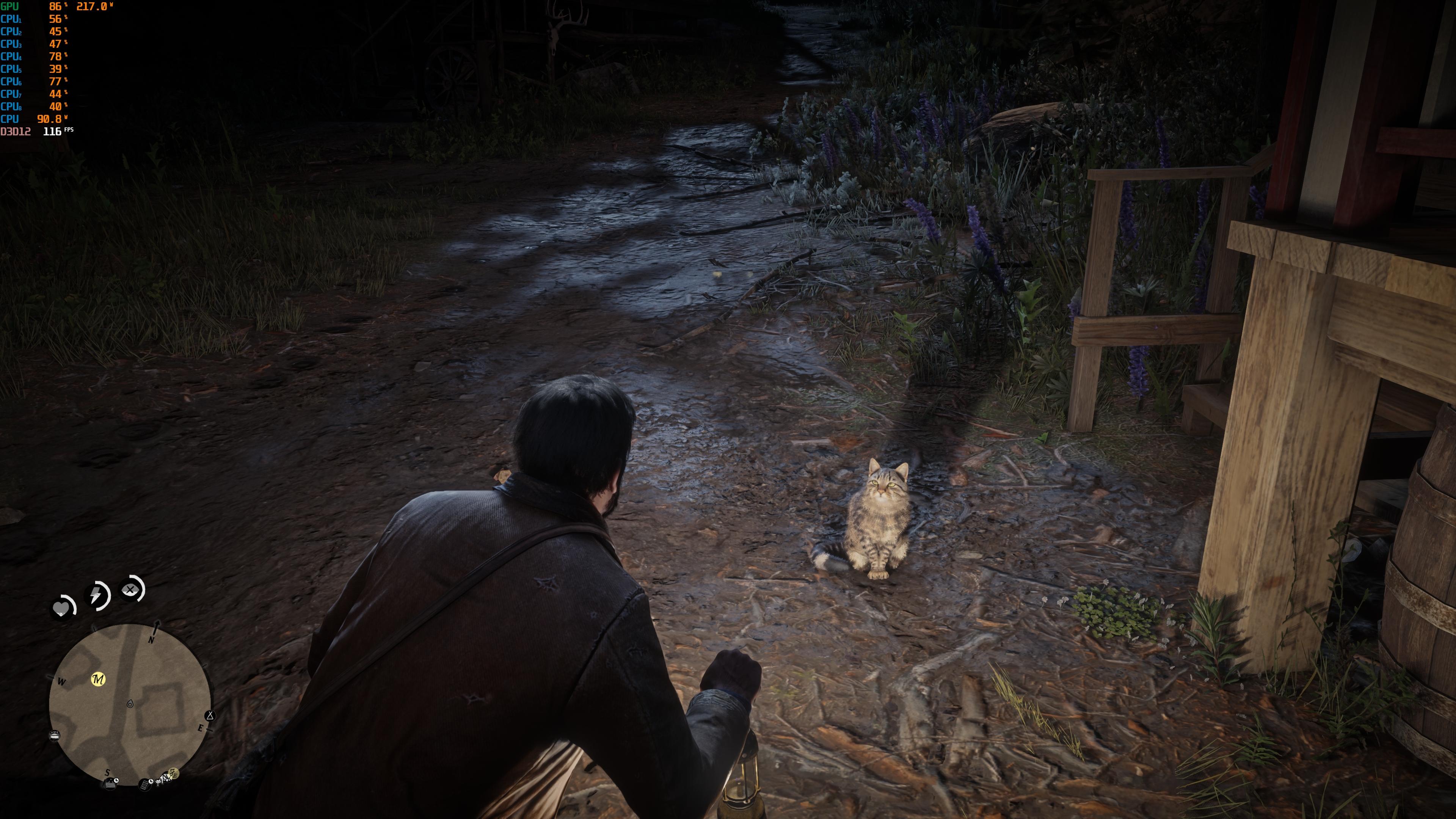
Task: Select the newspaper vendor minimap icon
Action: [x=144, y=785]
